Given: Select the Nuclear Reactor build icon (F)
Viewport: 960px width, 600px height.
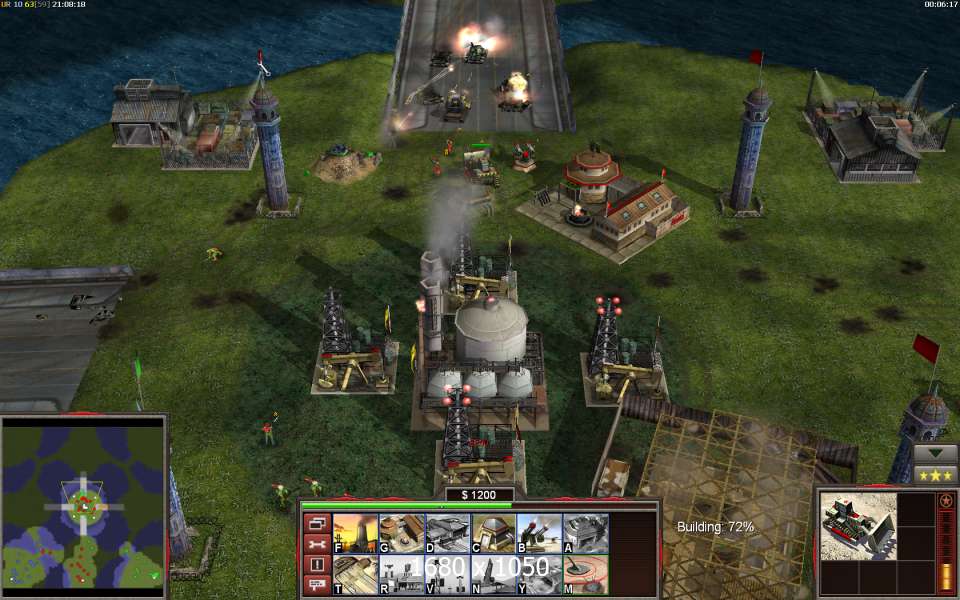Looking at the screenshot, I should click(x=355, y=533).
